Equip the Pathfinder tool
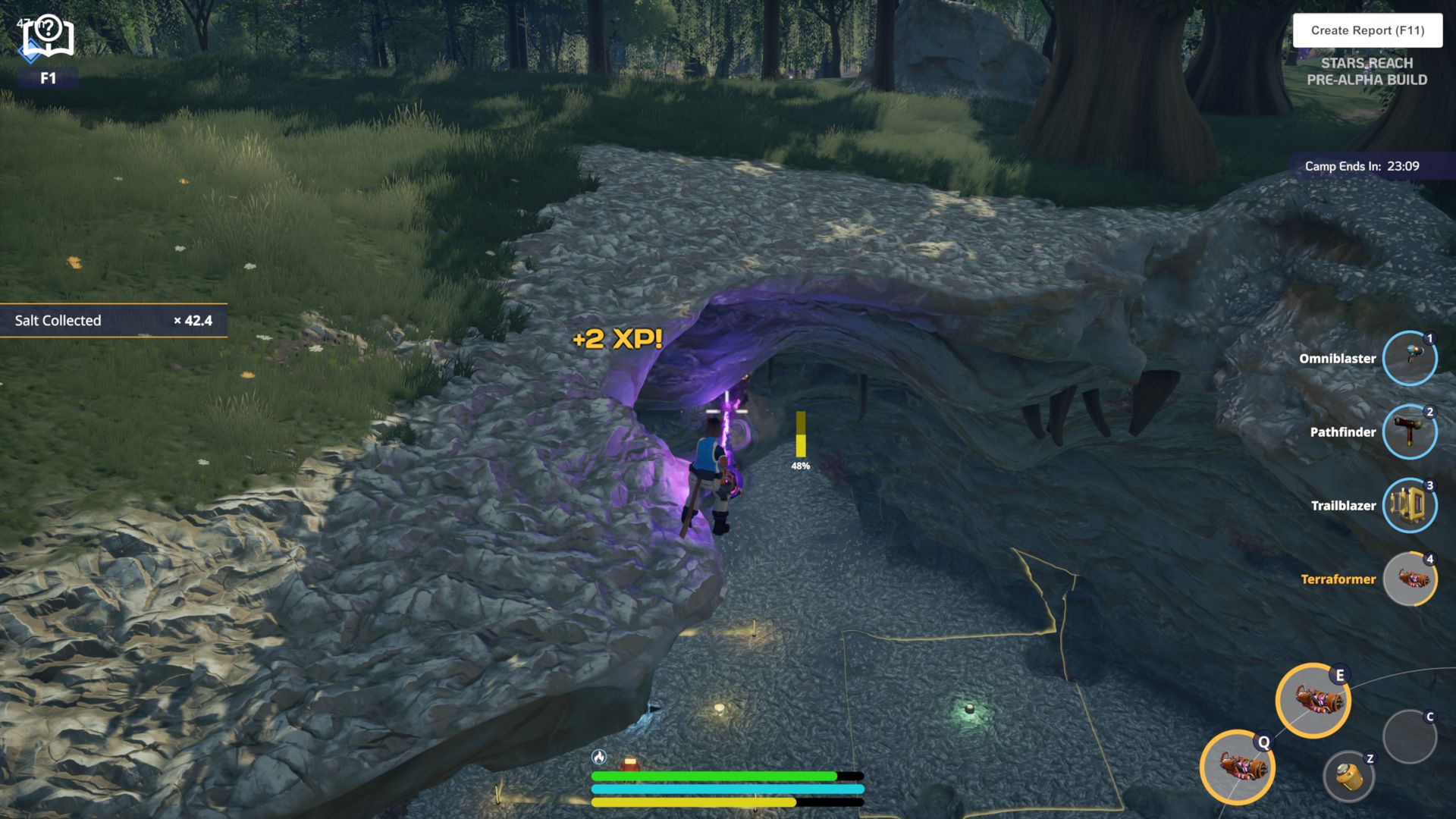Screen dimensions: 1456x819 point(1409,432)
